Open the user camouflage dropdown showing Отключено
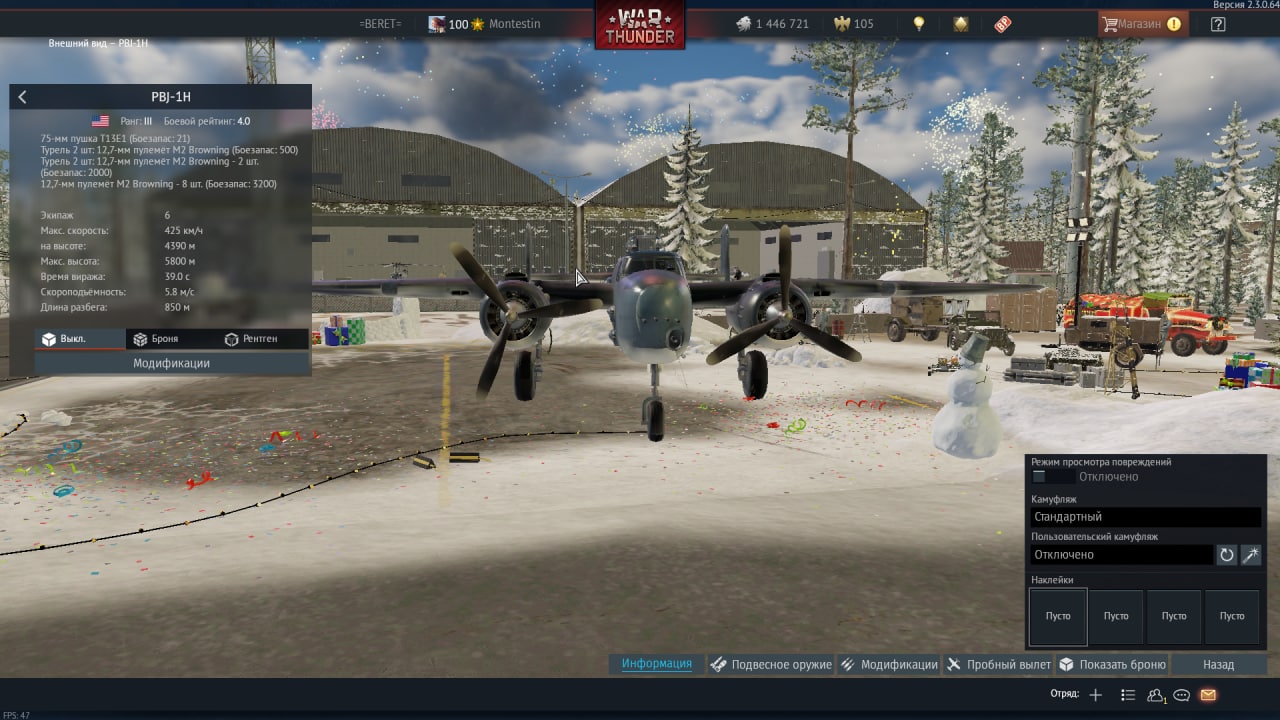This screenshot has height=720, width=1280. 1121,555
